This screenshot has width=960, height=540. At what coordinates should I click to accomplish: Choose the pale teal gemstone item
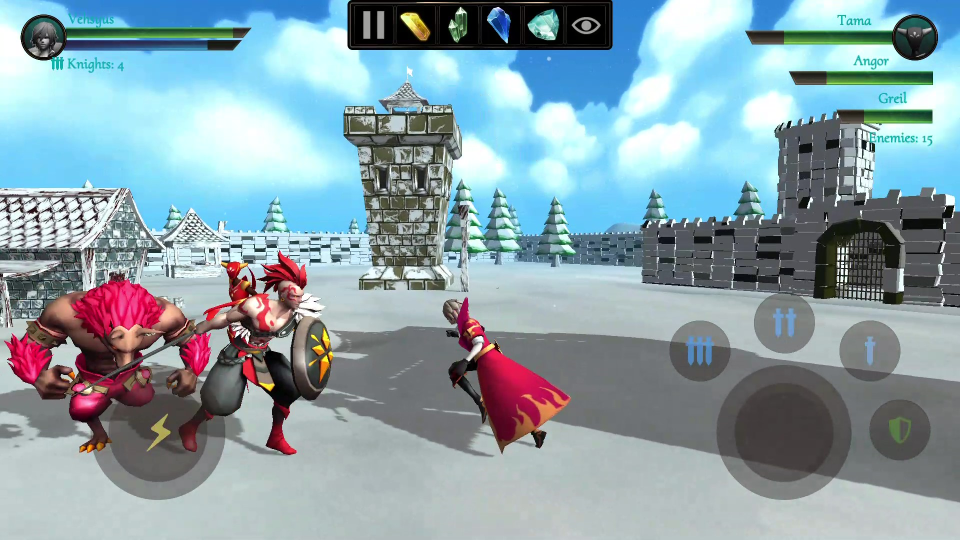tap(542, 25)
